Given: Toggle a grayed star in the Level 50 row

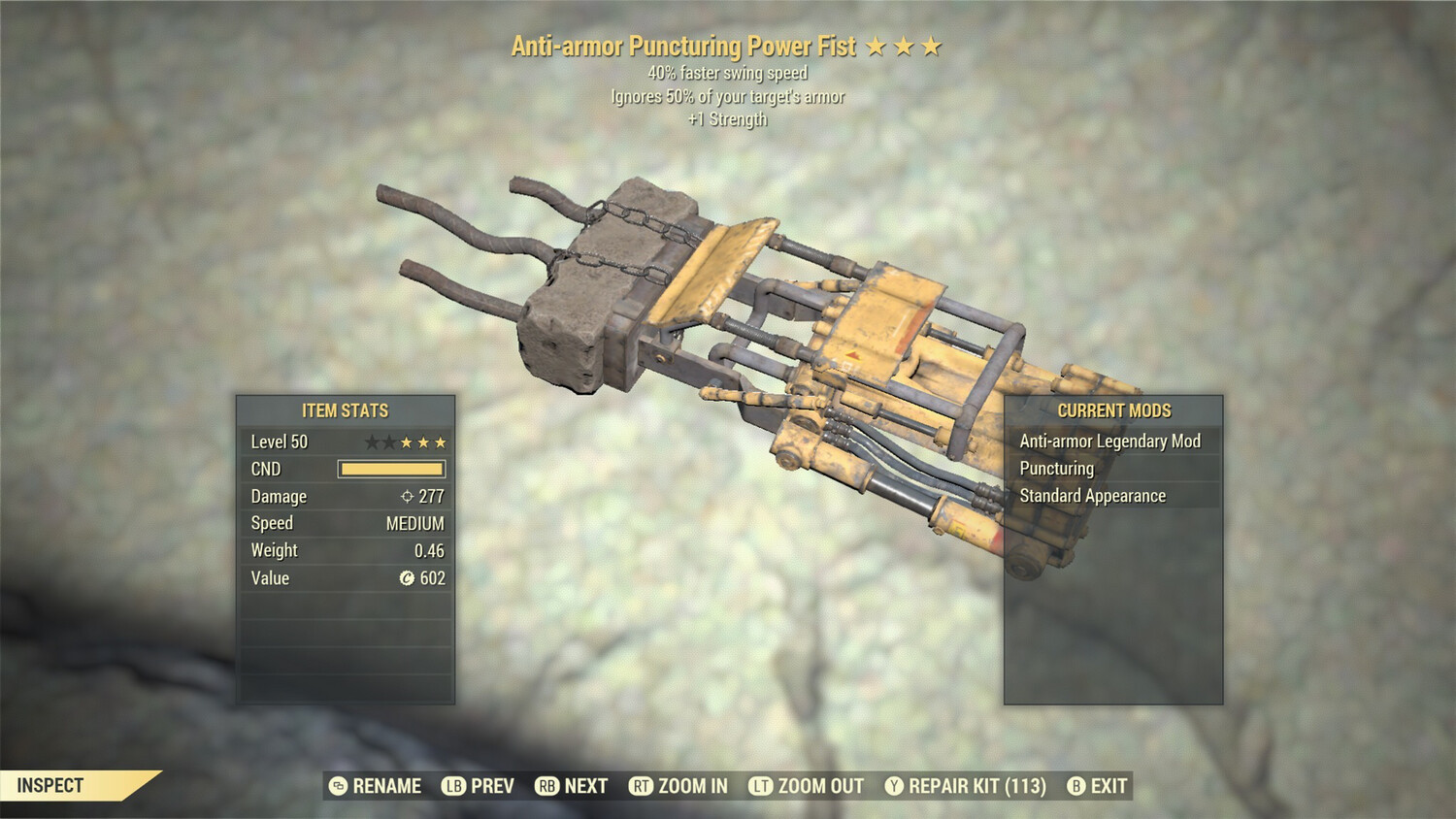Looking at the screenshot, I should [x=372, y=442].
